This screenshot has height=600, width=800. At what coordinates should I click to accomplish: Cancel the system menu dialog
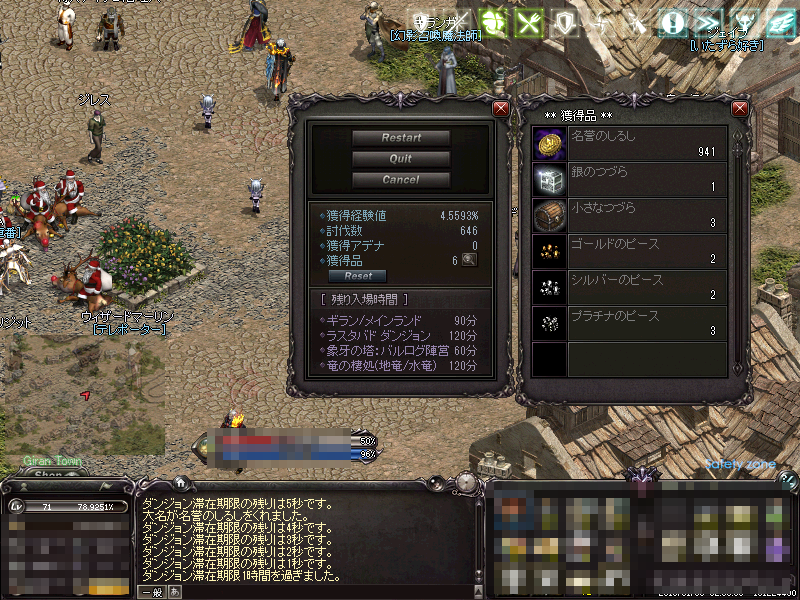click(x=400, y=180)
